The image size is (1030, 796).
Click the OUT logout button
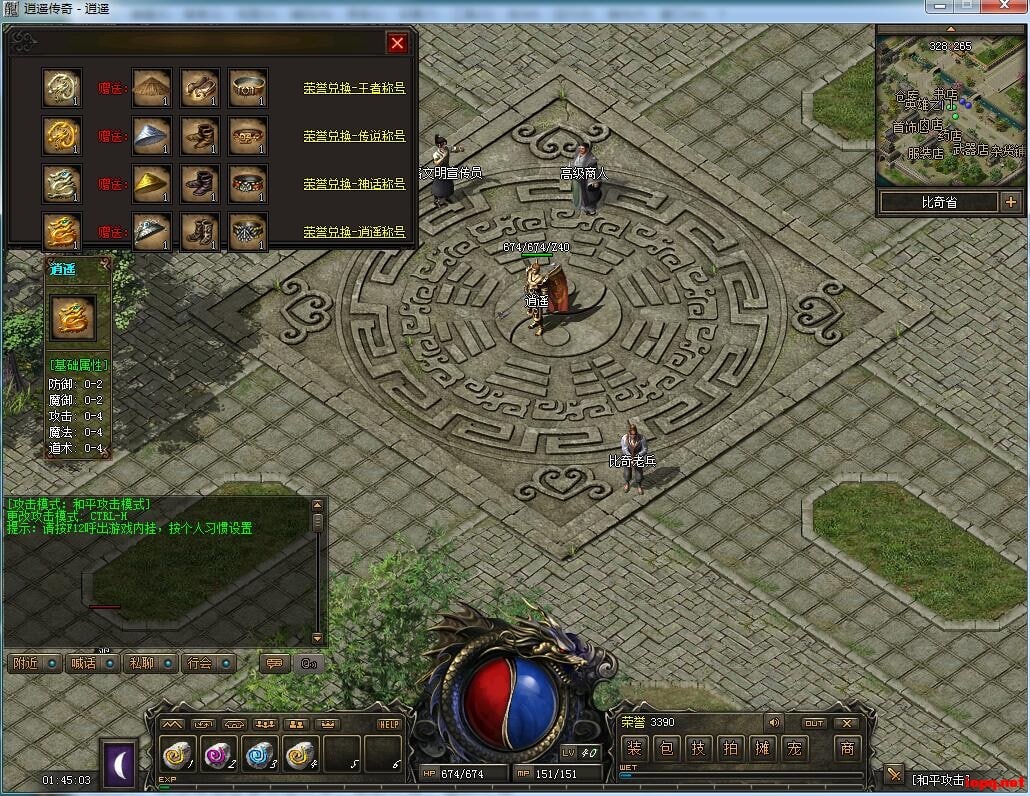click(x=814, y=723)
